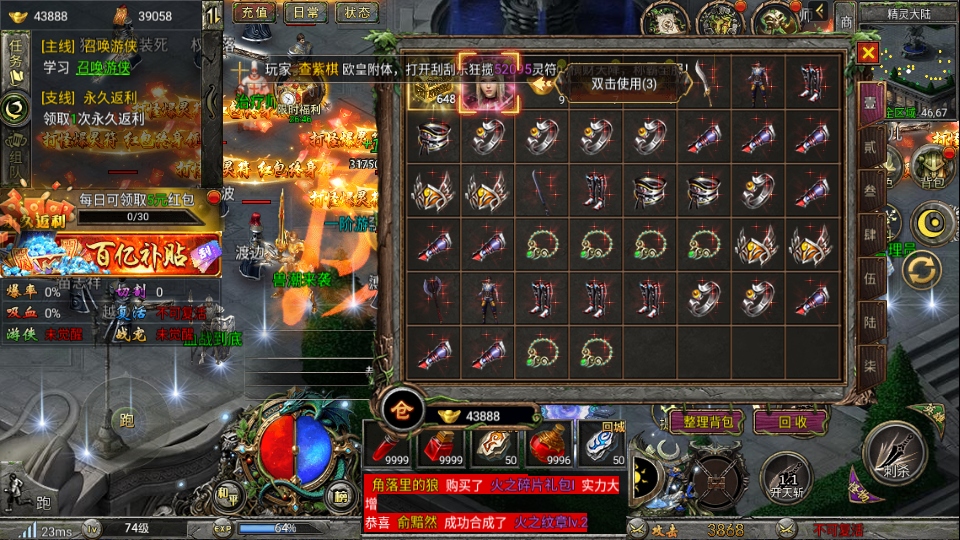Tap the 整理背包 sort bag button
The height and width of the screenshot is (540, 960).
[x=705, y=421]
